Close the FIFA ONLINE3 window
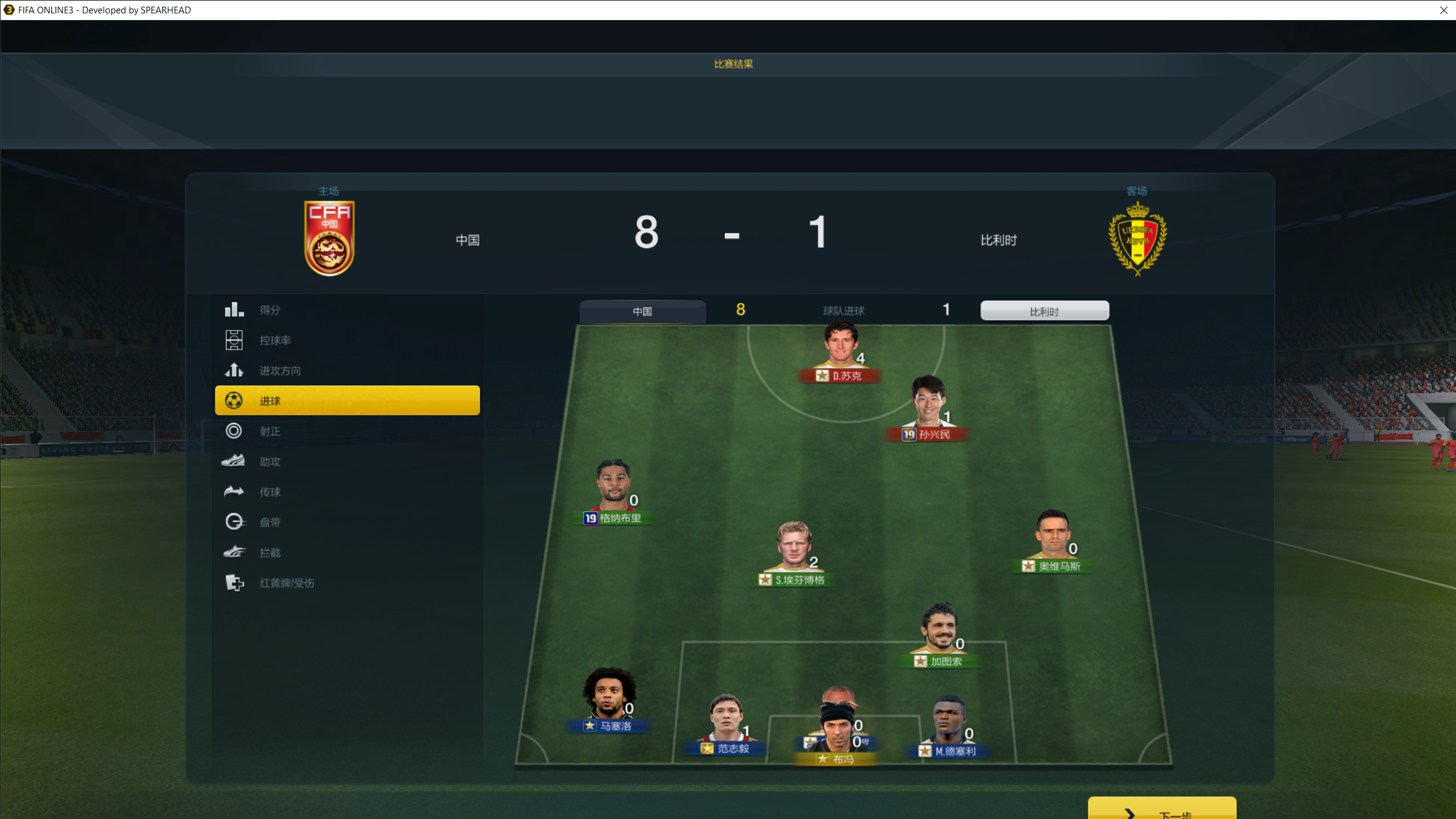The image size is (1456, 819). click(x=1444, y=10)
